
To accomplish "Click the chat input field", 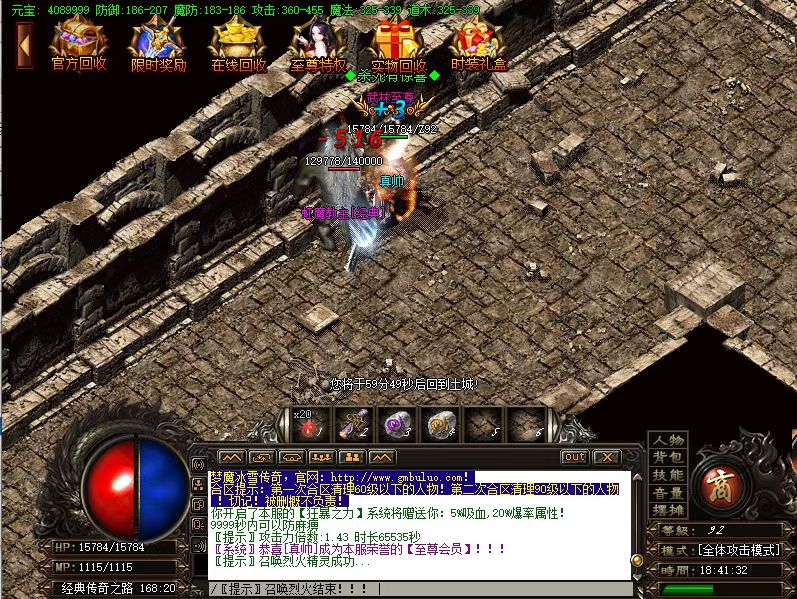I will point(420,588).
